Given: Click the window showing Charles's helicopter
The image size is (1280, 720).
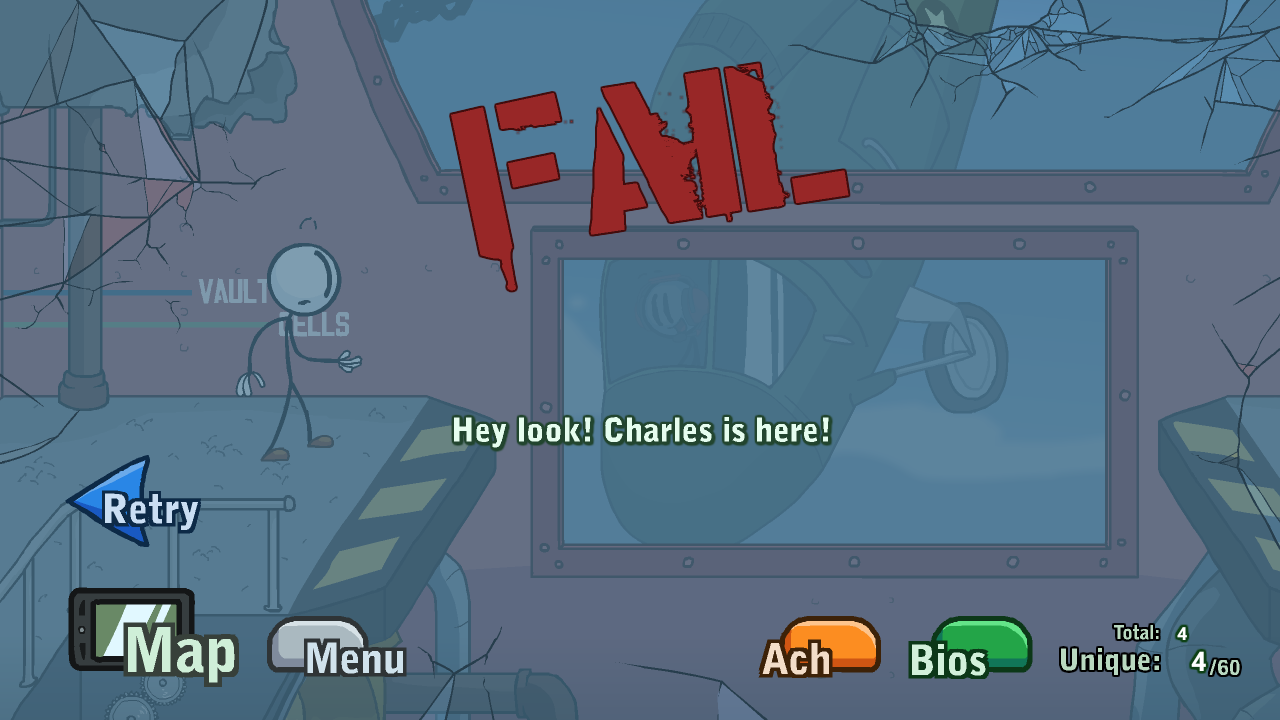Looking at the screenshot, I should [835, 400].
